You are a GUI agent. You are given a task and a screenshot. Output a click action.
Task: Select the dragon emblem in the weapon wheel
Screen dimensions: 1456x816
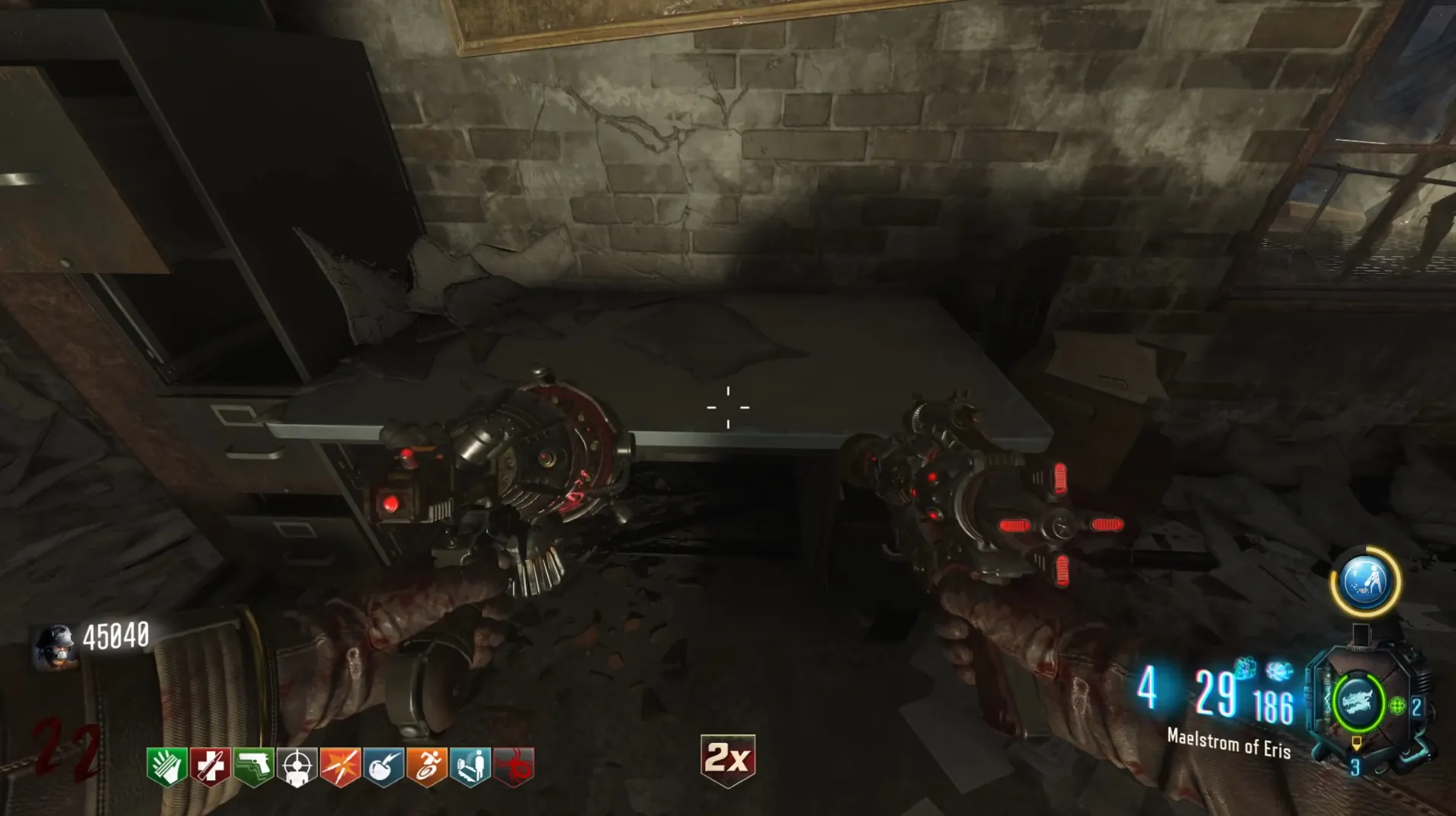click(1358, 702)
